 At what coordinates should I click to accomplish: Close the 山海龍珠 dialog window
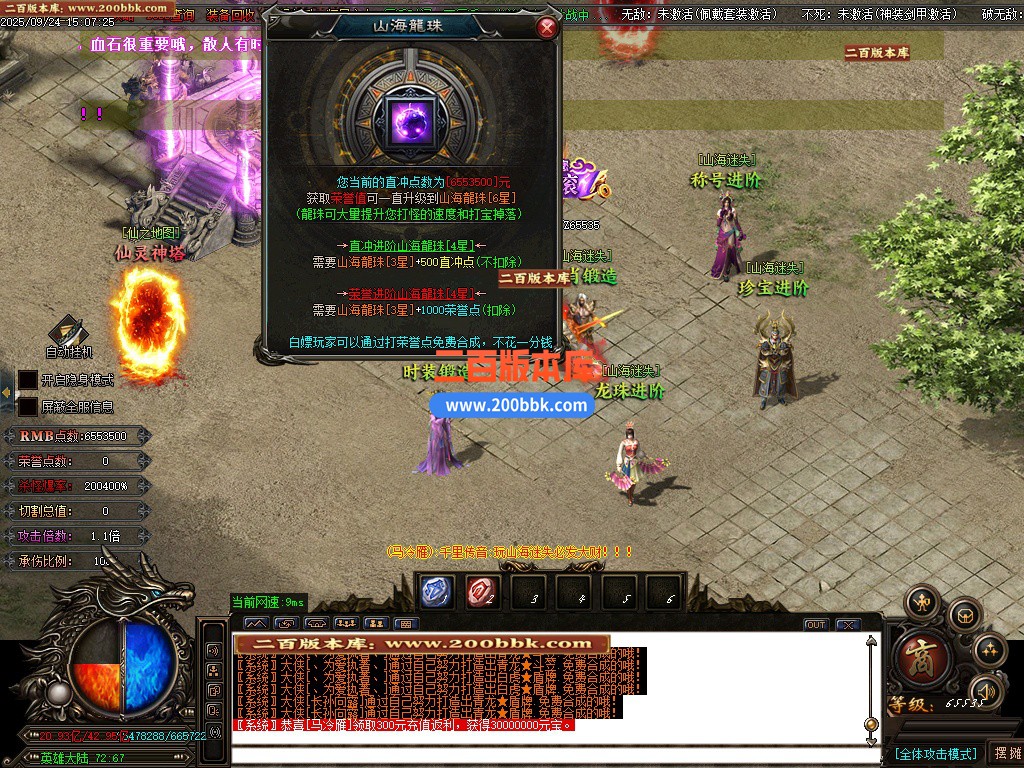pos(546,28)
